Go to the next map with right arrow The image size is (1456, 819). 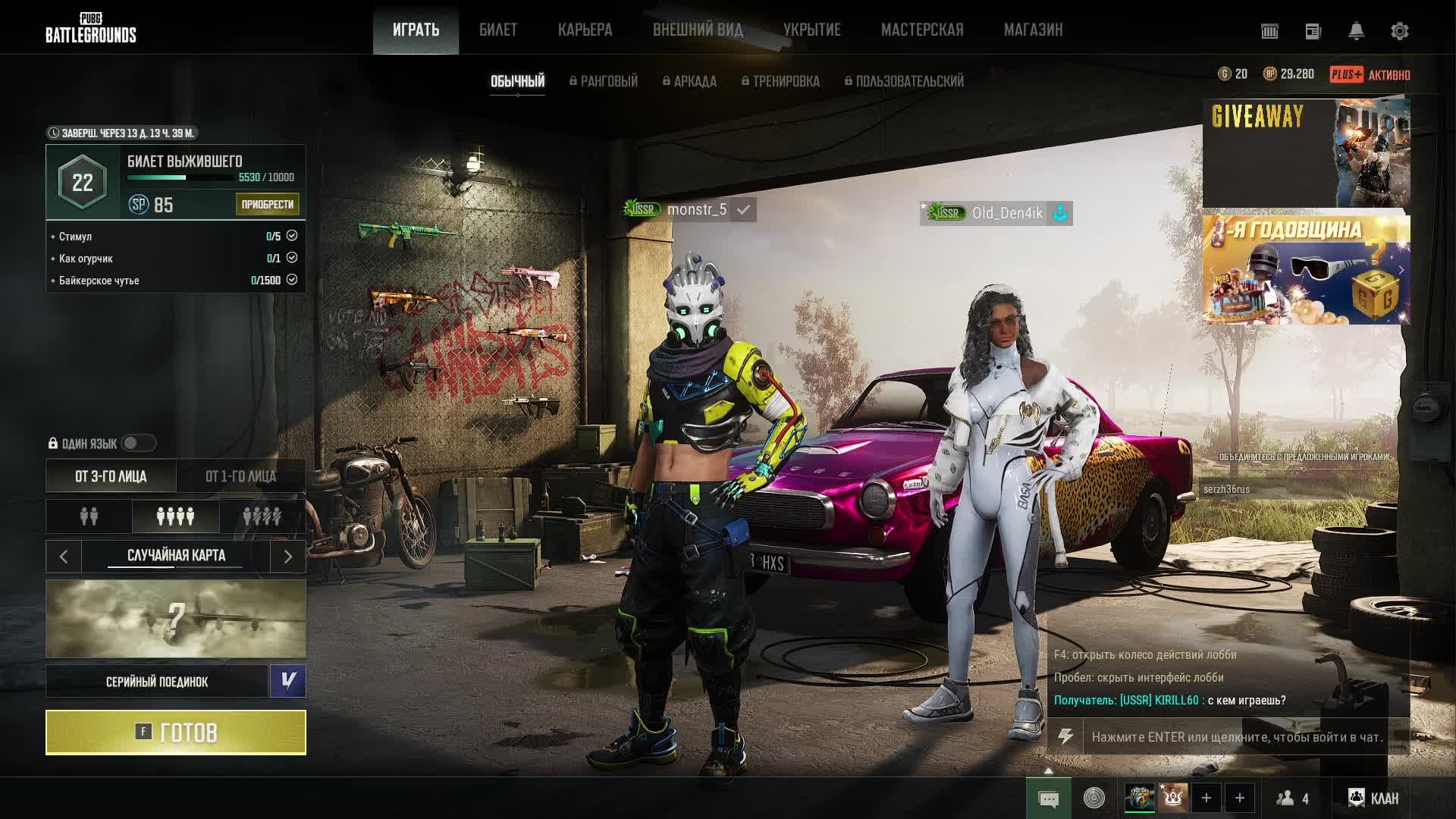click(x=288, y=557)
